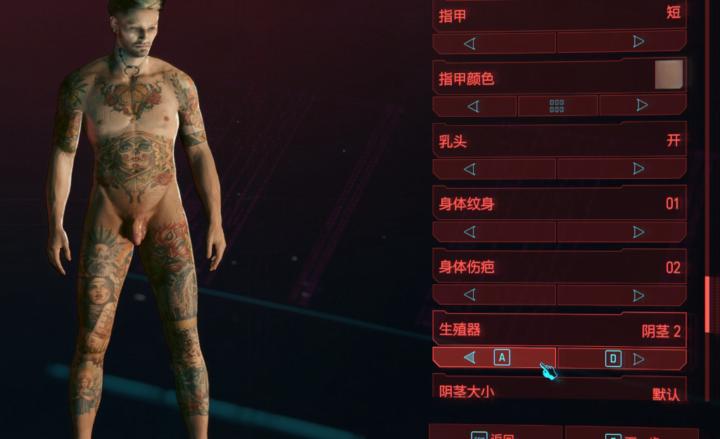The image size is (720, 439).
Task: Open the 指甲颜色 color grid picker
Action: coord(557,105)
